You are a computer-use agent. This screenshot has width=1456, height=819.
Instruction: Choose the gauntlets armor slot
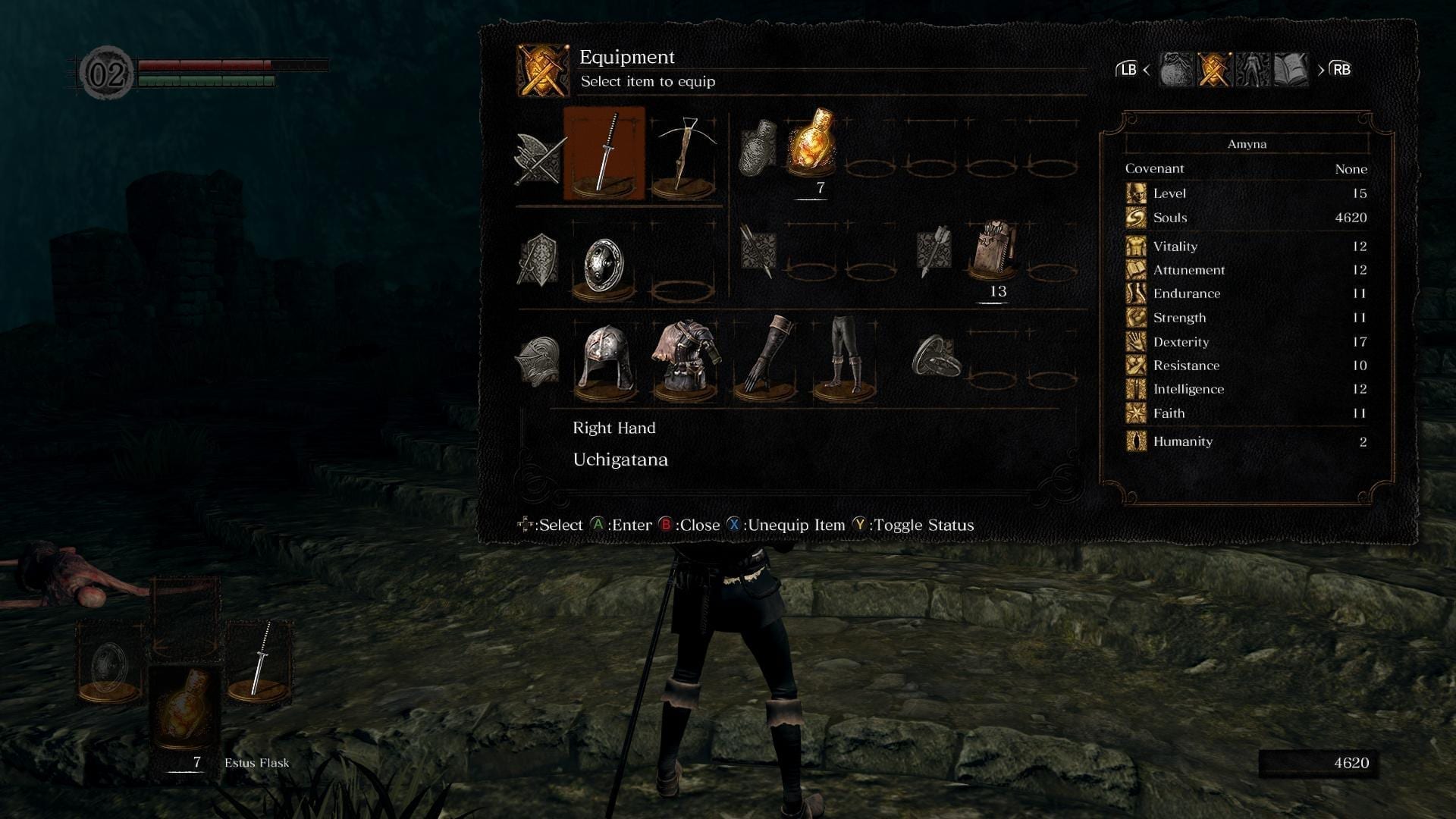[x=765, y=359]
